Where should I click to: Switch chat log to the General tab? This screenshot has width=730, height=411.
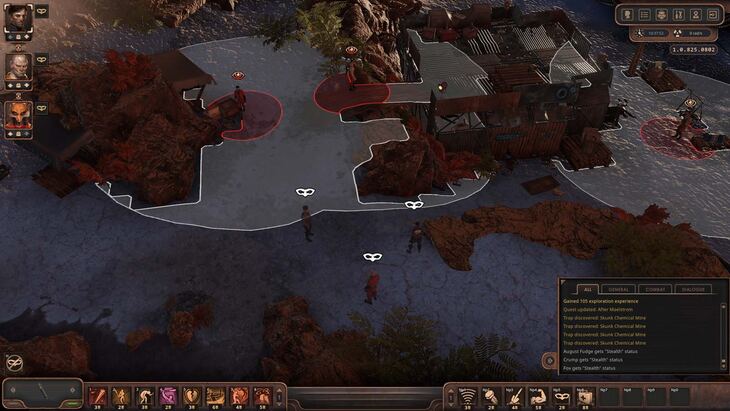point(619,289)
